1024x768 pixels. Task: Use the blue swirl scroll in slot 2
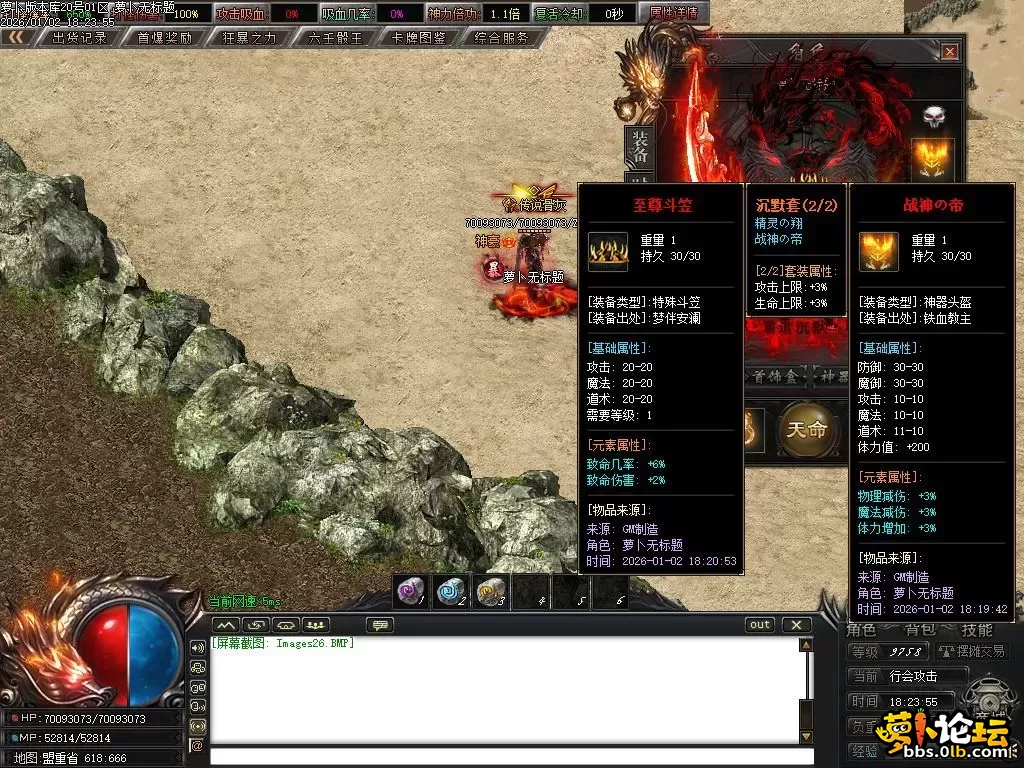(450, 591)
